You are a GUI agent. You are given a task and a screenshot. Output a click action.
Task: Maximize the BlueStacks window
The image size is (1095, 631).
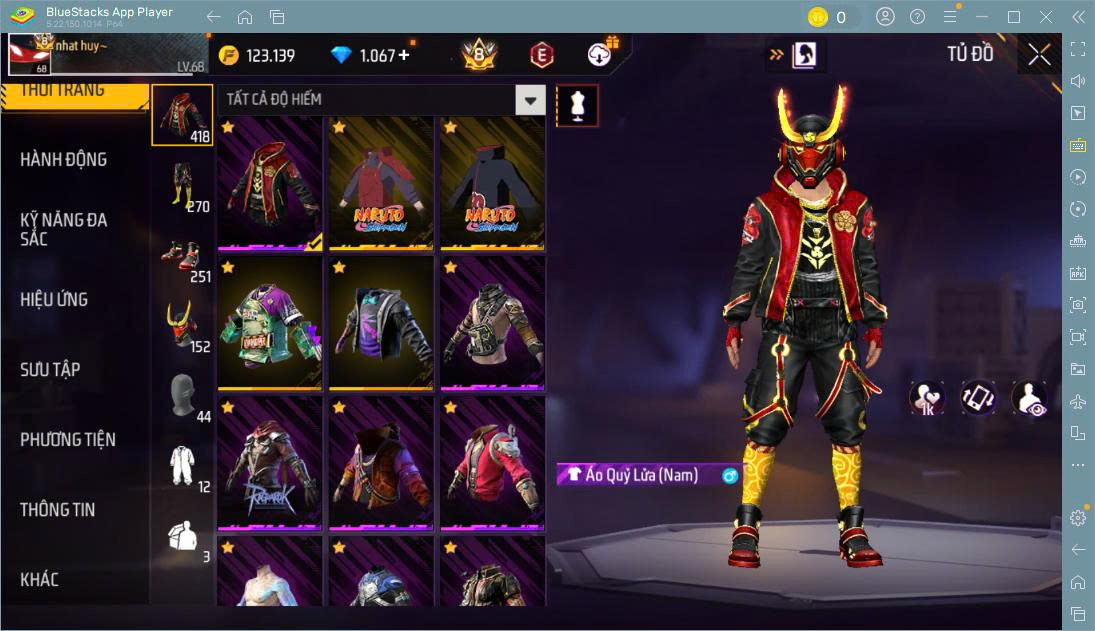[1014, 17]
